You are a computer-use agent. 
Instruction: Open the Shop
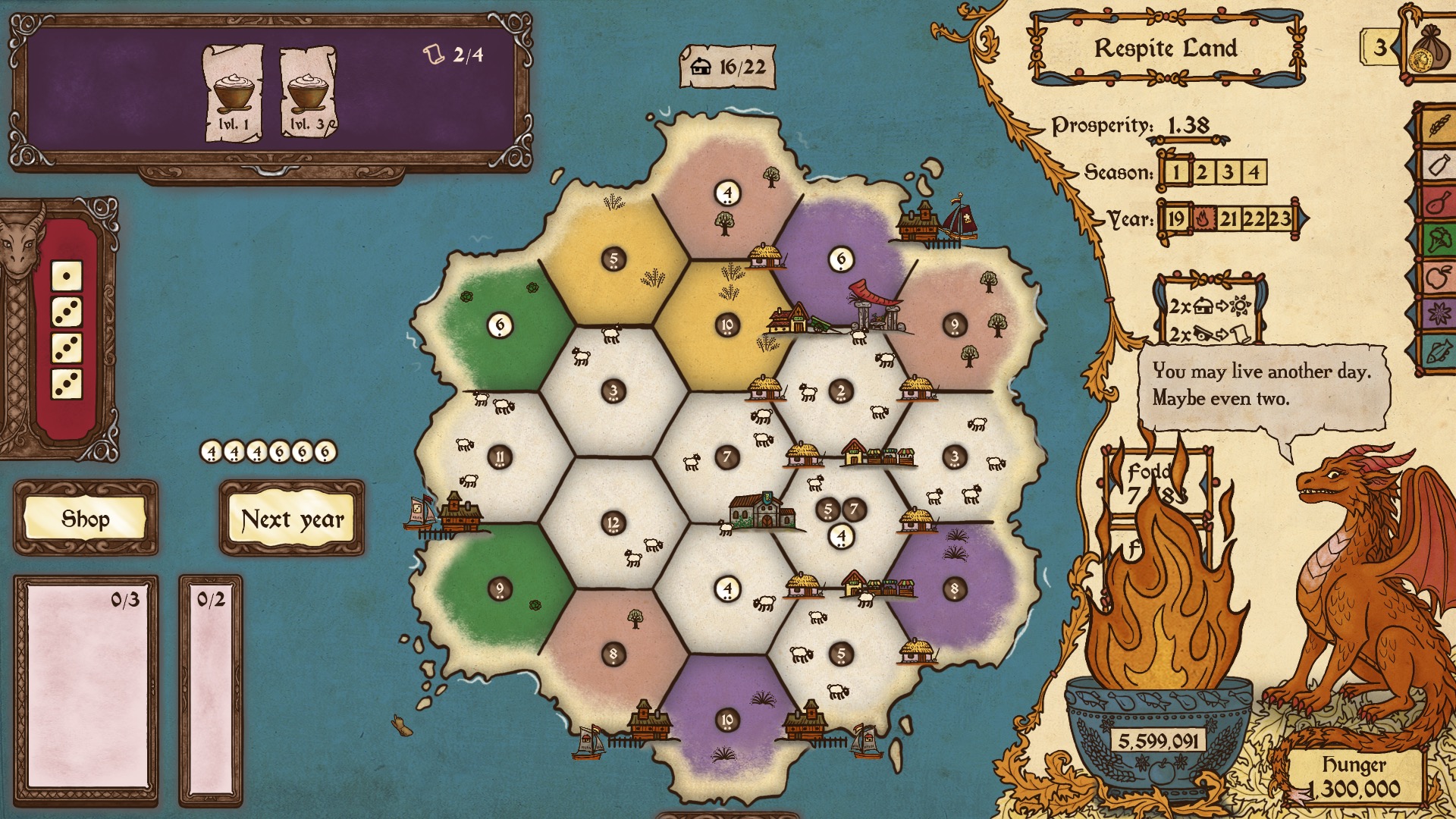coord(85,519)
